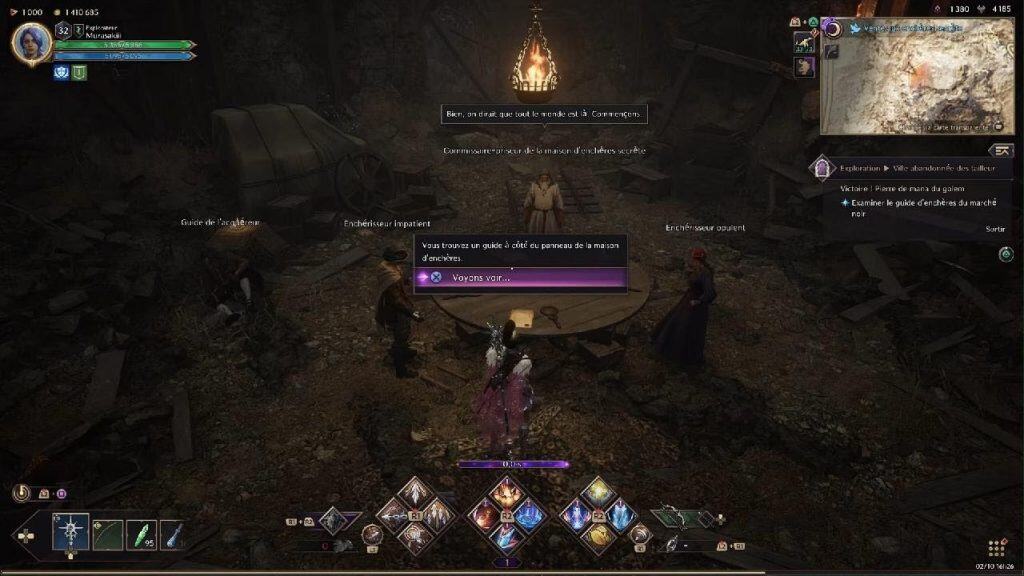Click the player portrait avatar
The width and height of the screenshot is (1024, 576).
click(31, 42)
